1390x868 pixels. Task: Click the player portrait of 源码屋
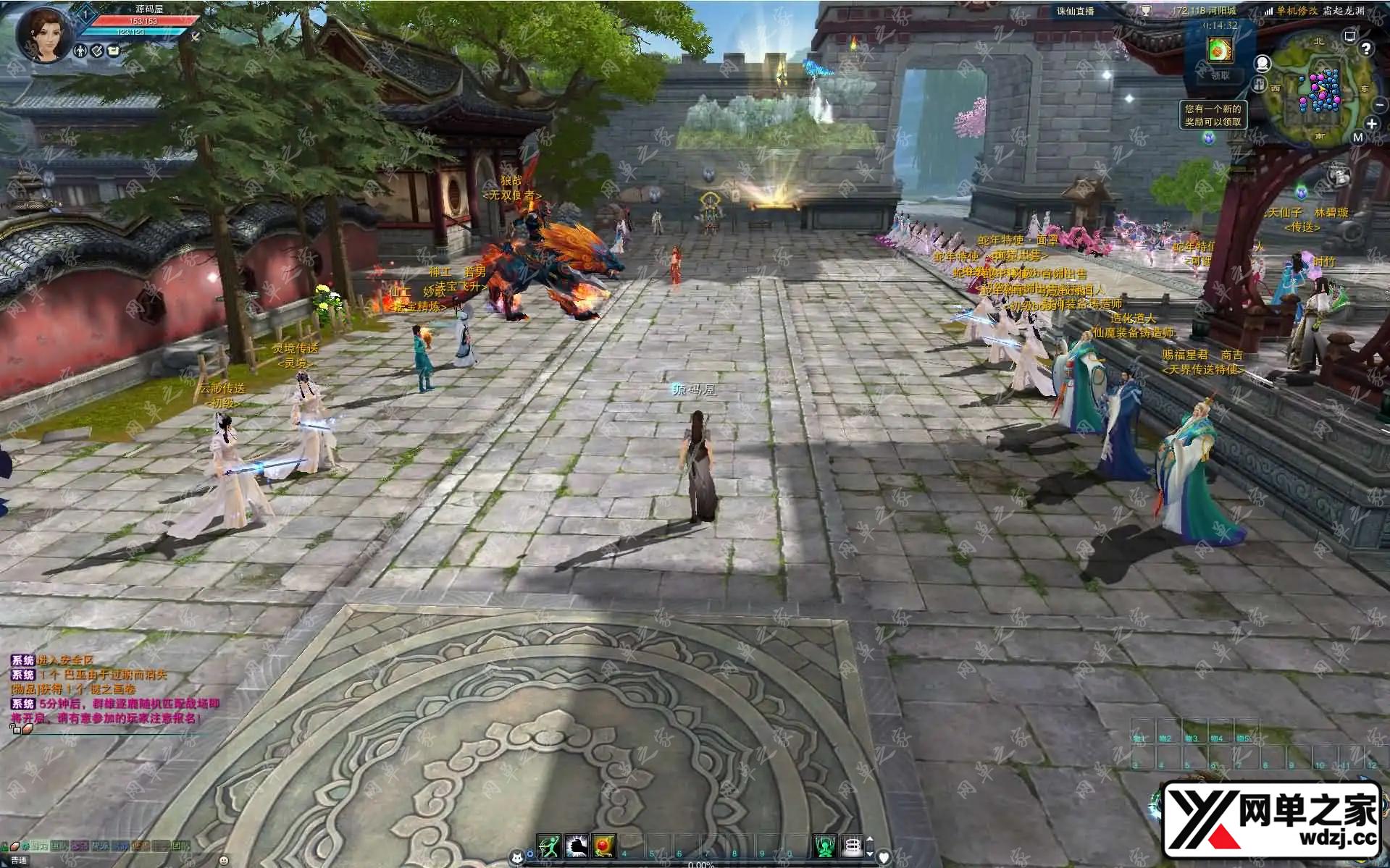pyautogui.click(x=46, y=33)
